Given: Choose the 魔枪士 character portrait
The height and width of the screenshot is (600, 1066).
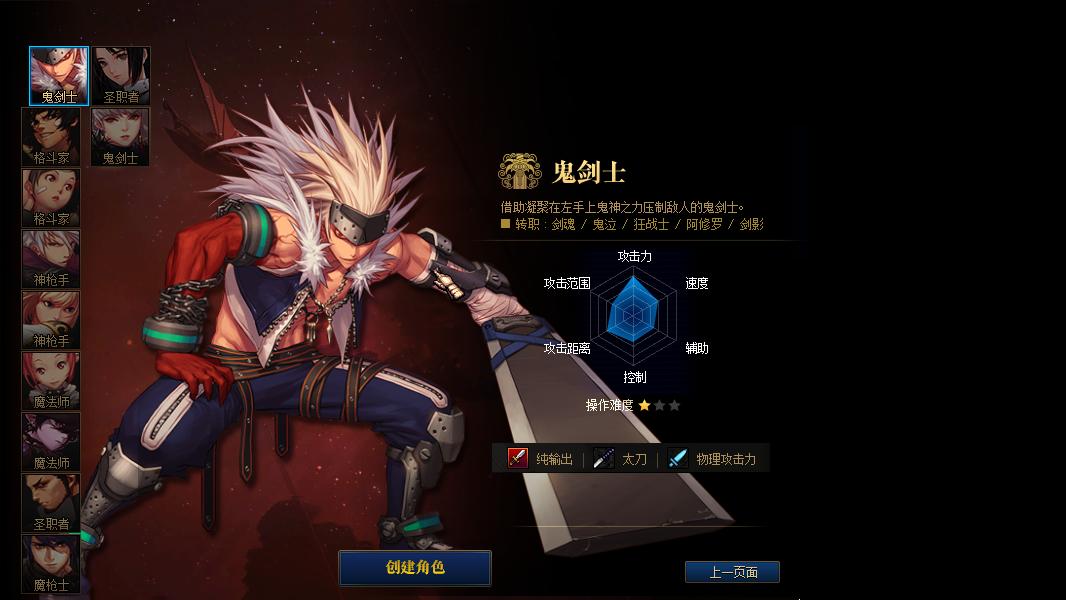Looking at the screenshot, I should 51,564.
